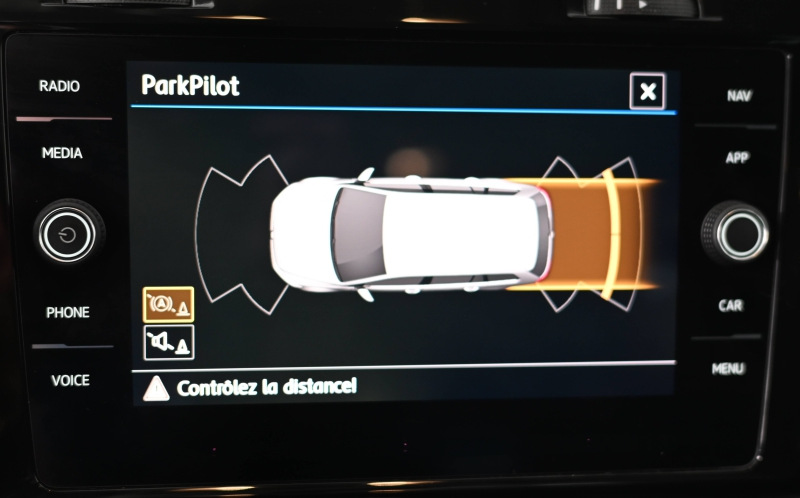Go to the main MENU
The width and height of the screenshot is (800, 498).
(728, 368)
